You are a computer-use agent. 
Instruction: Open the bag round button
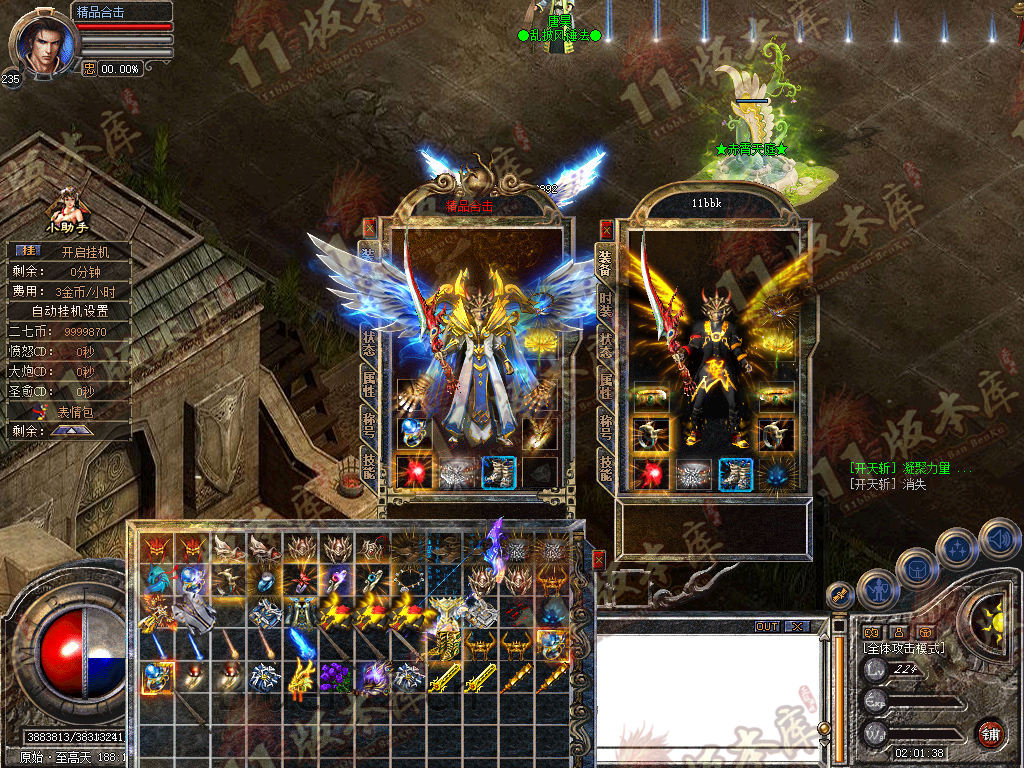(915, 568)
